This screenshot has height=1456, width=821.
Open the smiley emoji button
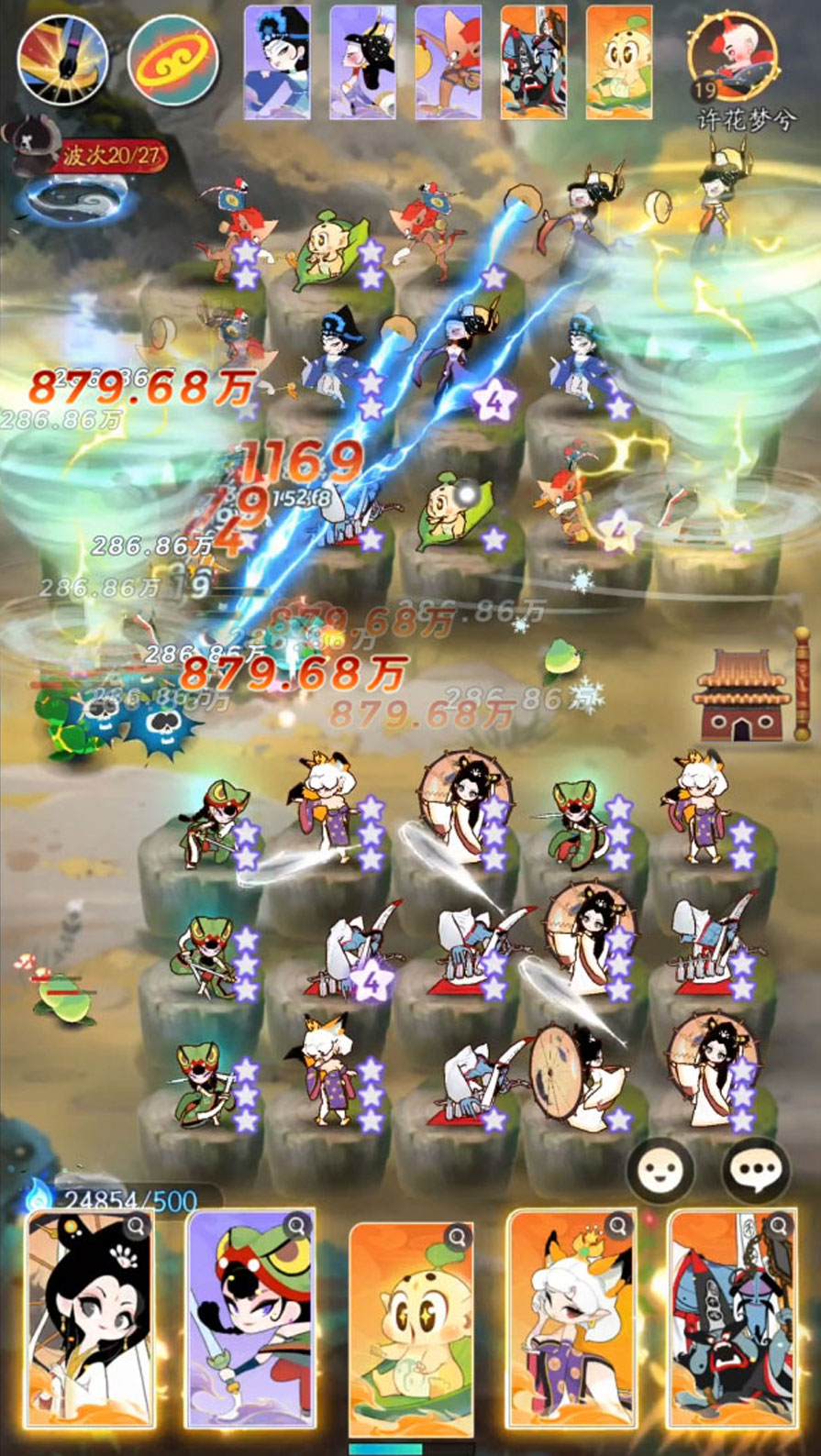click(x=660, y=1172)
